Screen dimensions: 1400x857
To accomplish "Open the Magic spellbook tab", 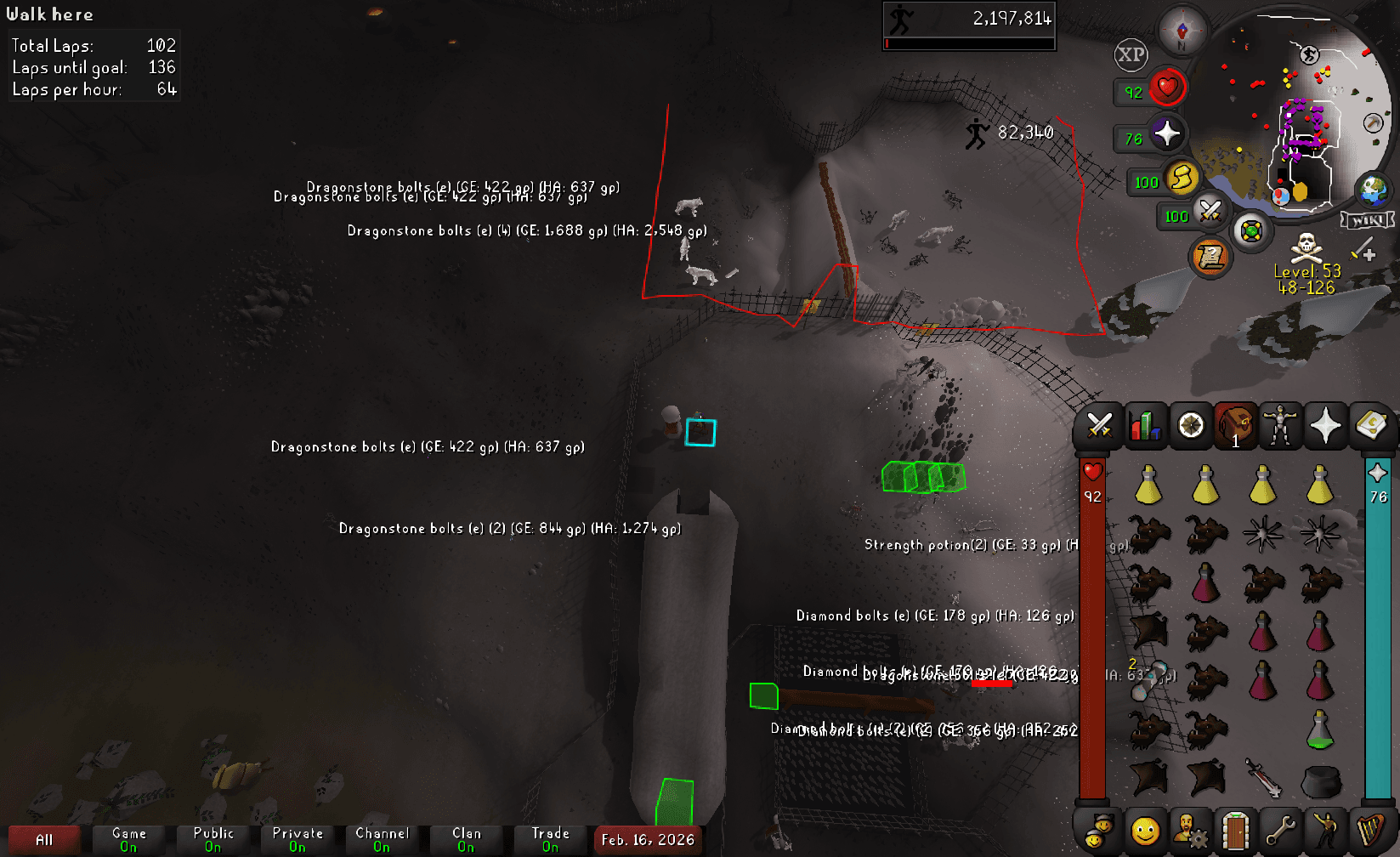I will [1371, 425].
